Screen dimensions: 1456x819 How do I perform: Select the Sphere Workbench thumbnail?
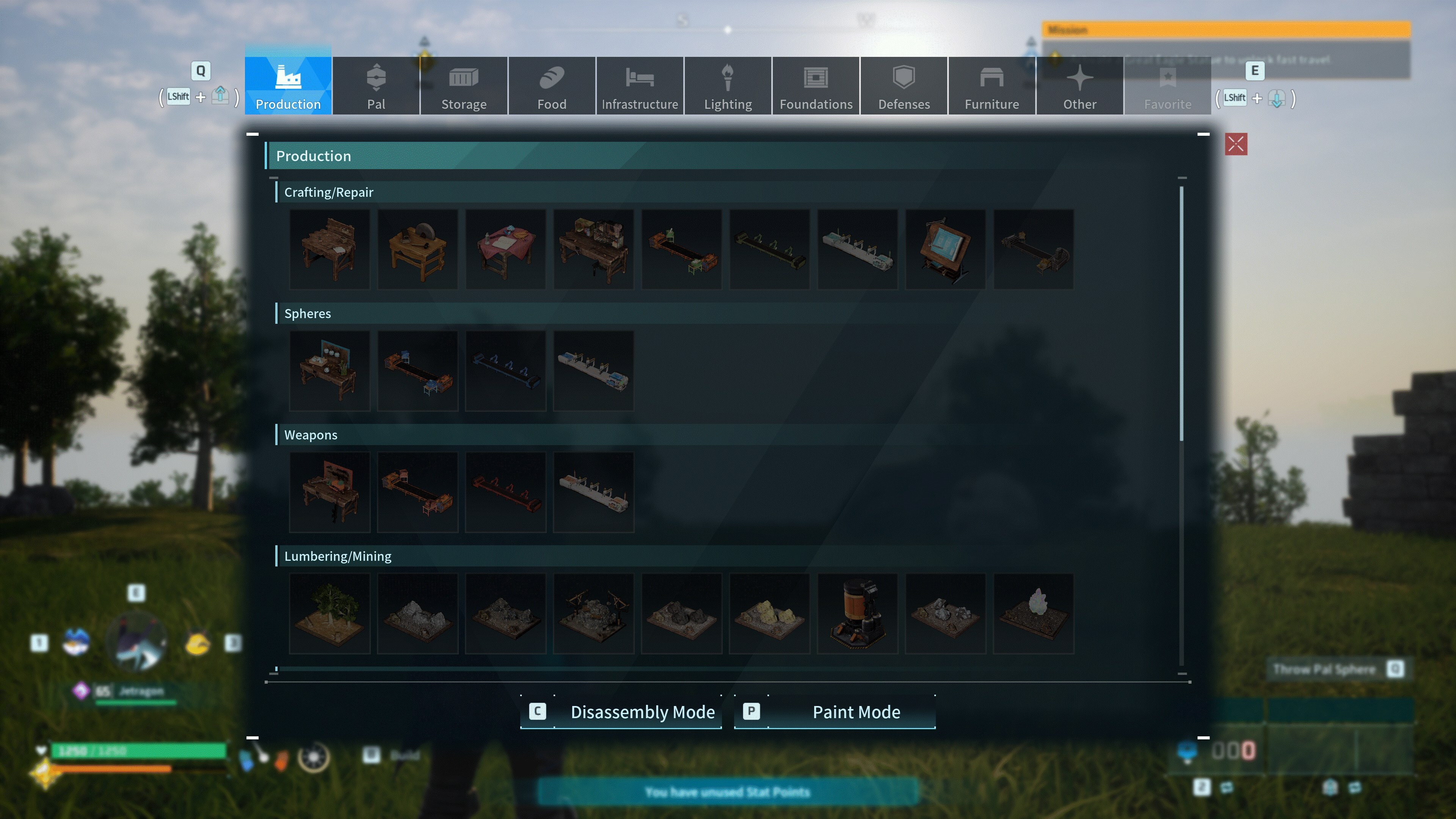(329, 370)
